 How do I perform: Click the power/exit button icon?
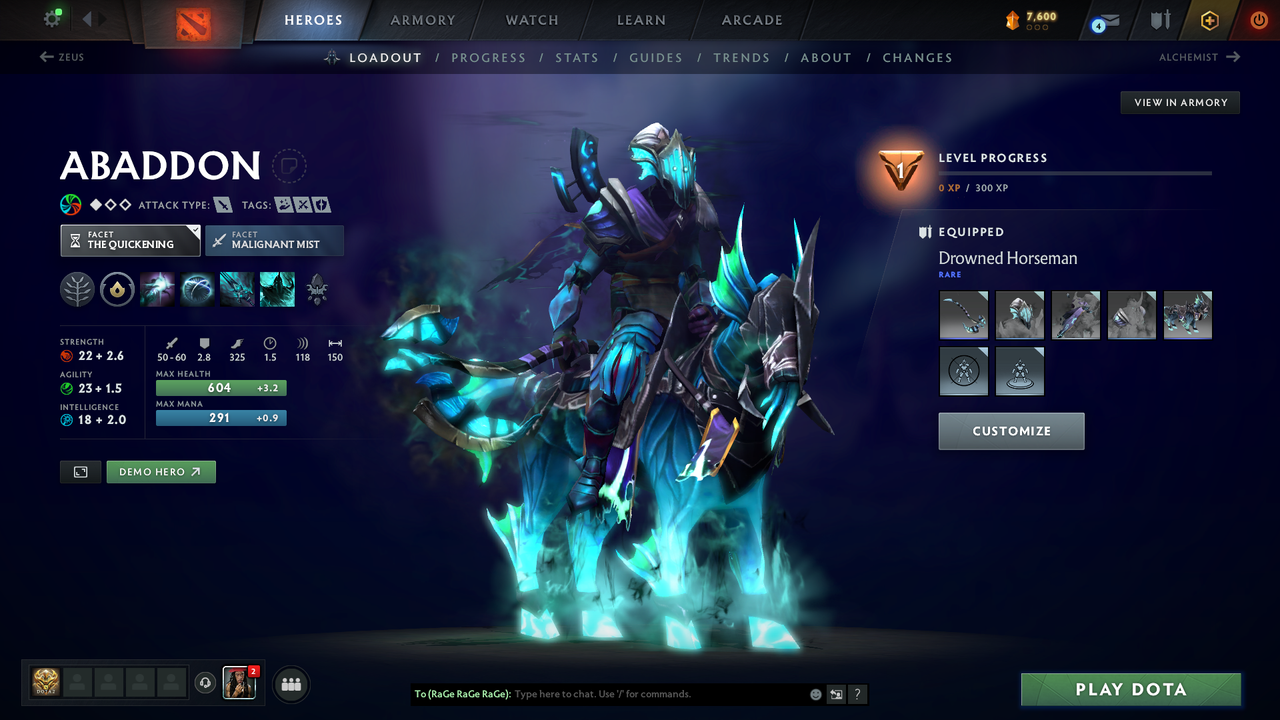click(1258, 19)
